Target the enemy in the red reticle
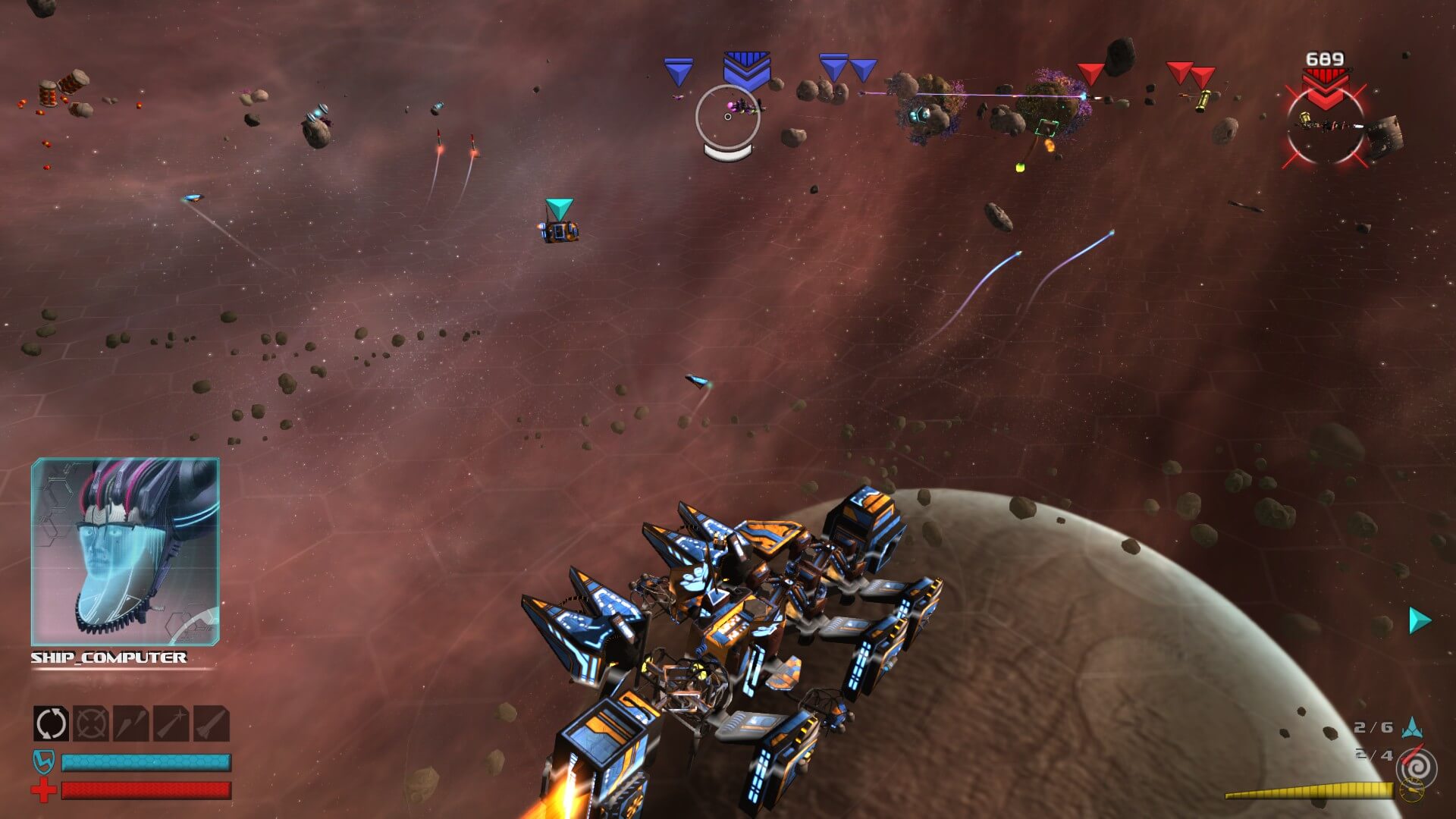Image resolution: width=1456 pixels, height=819 pixels. tap(1325, 125)
